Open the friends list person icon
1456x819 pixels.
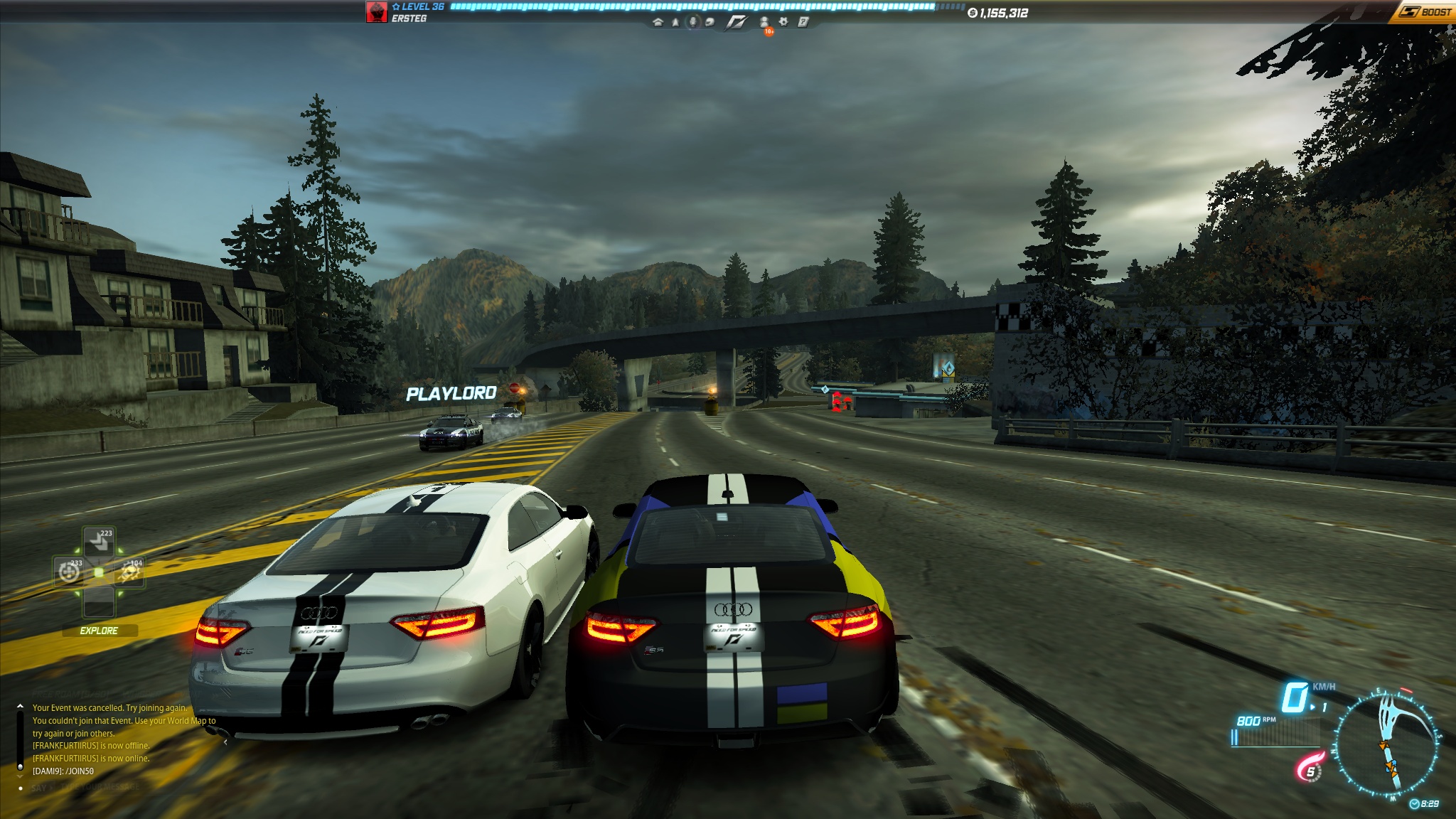click(x=764, y=22)
